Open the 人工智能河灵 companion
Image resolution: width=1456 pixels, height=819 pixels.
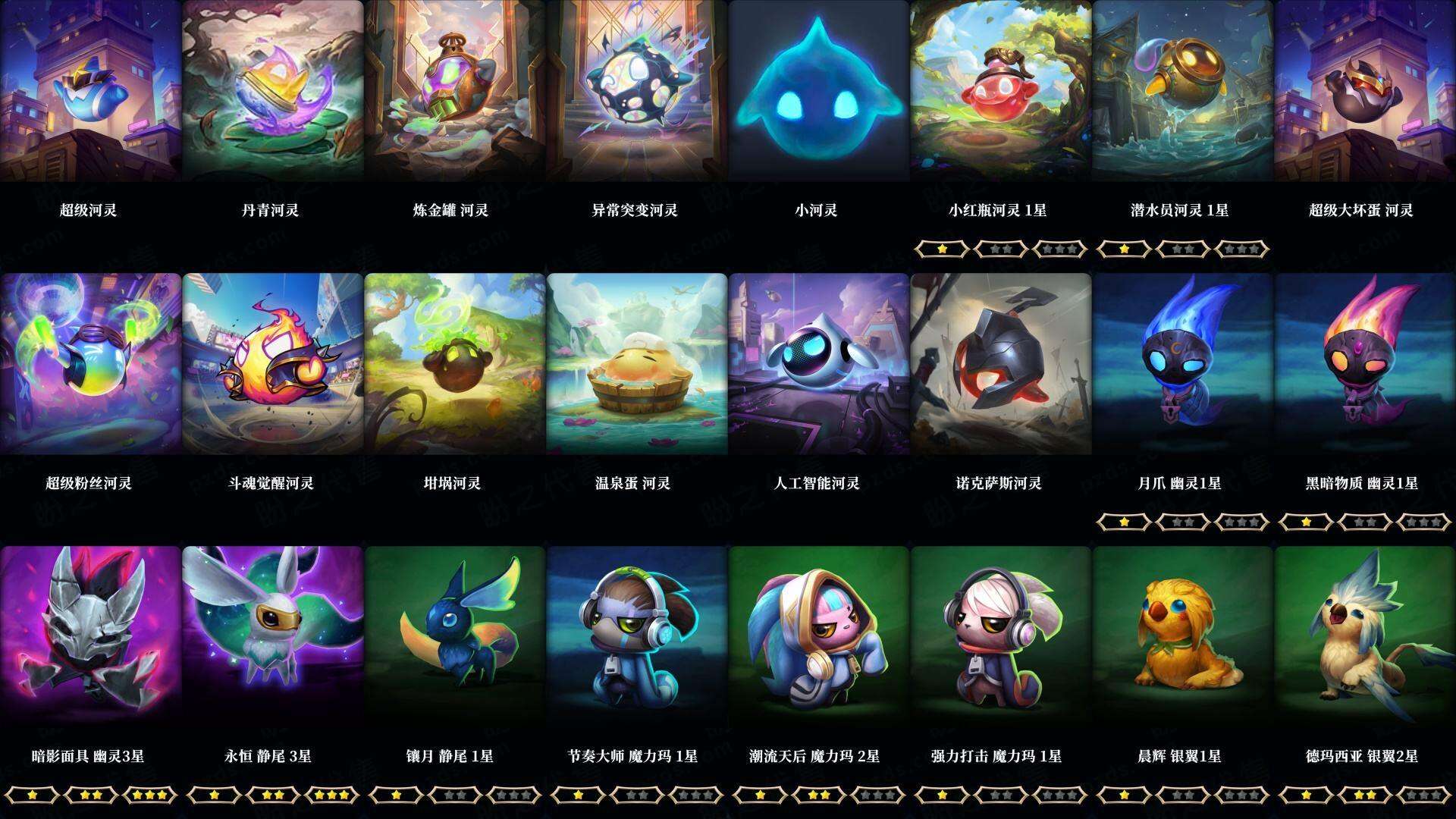819,364
